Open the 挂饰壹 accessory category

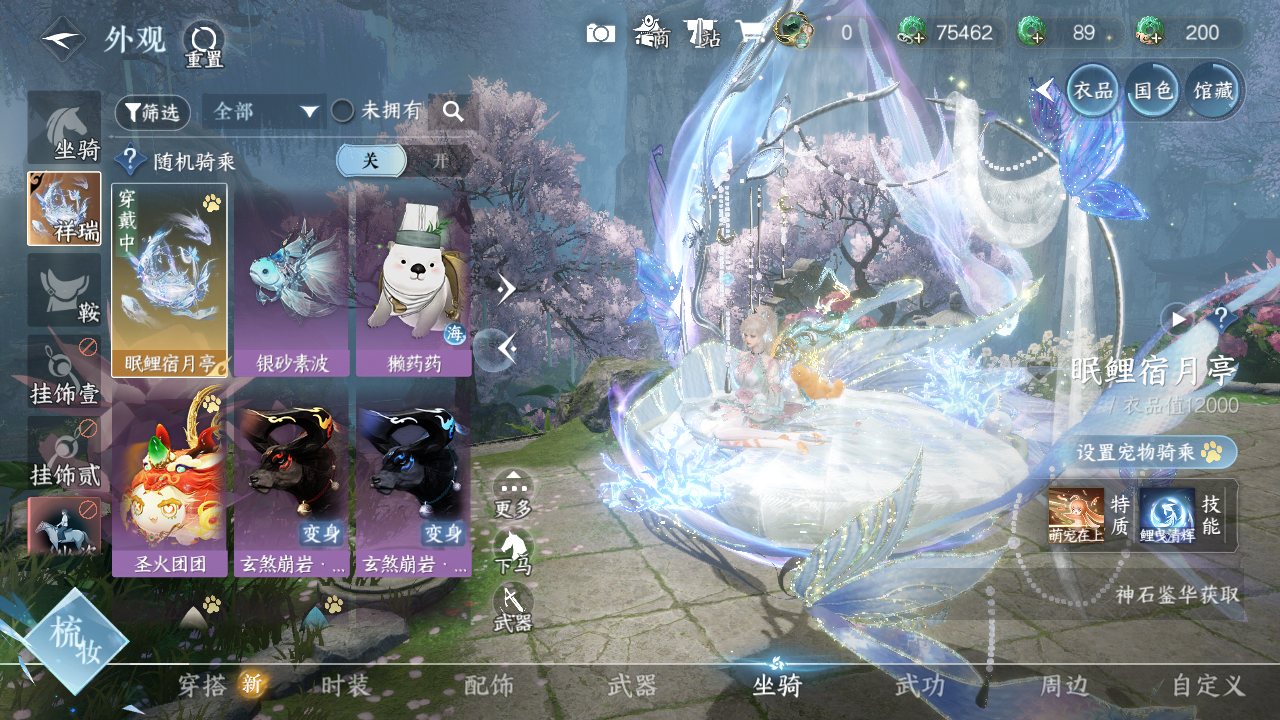(x=65, y=372)
